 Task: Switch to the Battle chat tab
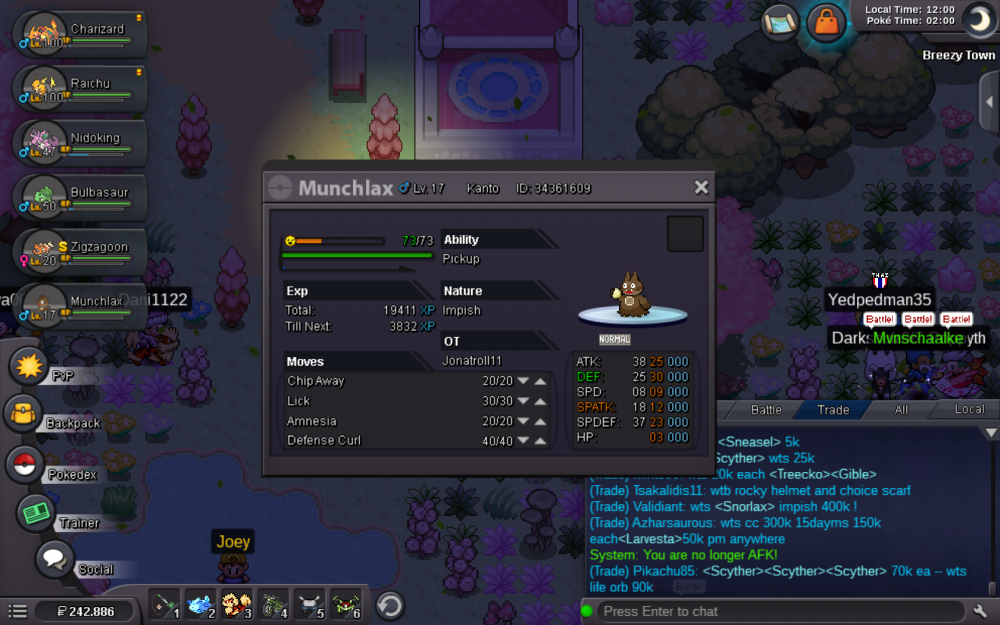[x=766, y=410]
